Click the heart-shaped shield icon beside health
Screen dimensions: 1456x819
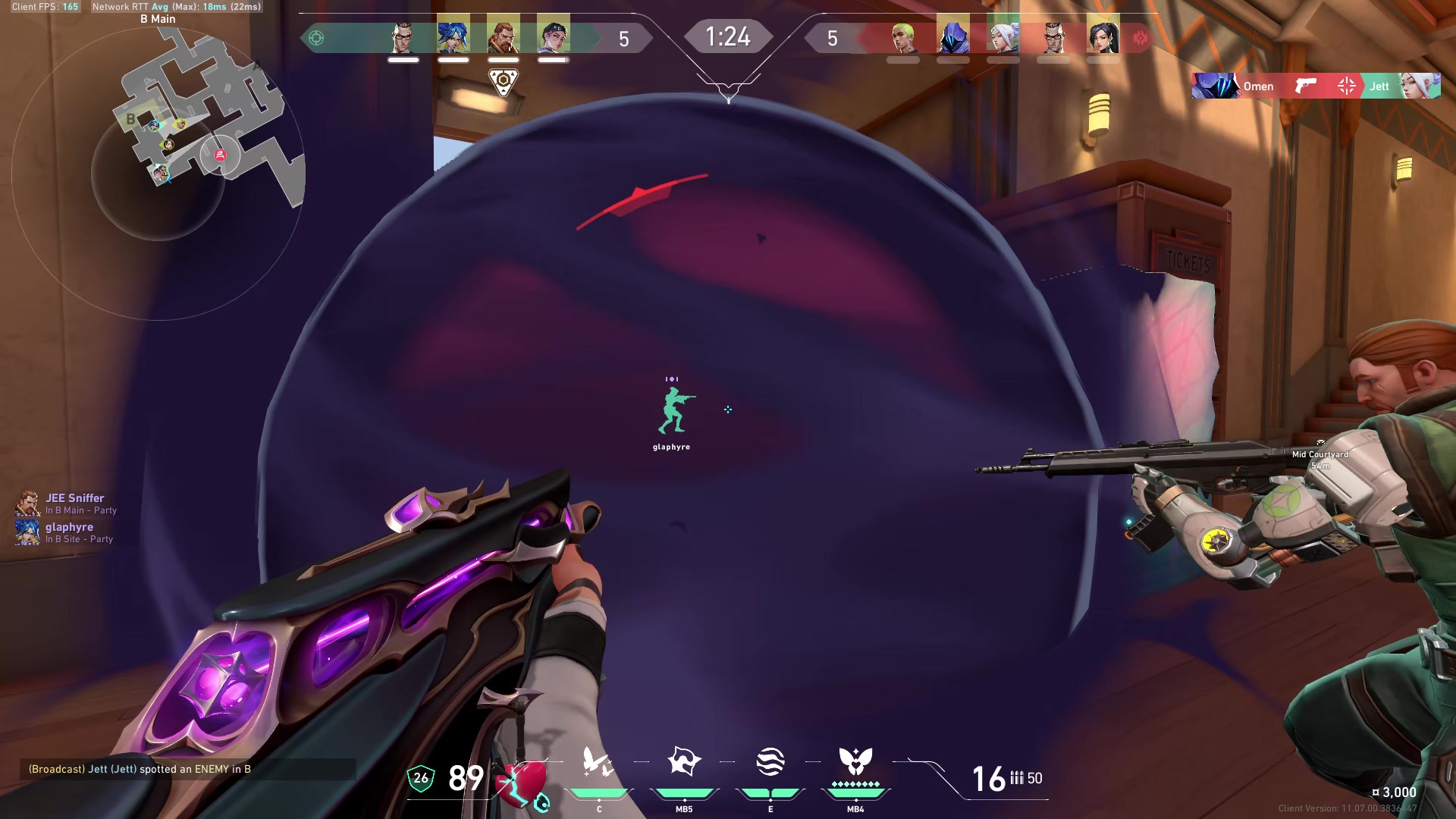click(522, 781)
